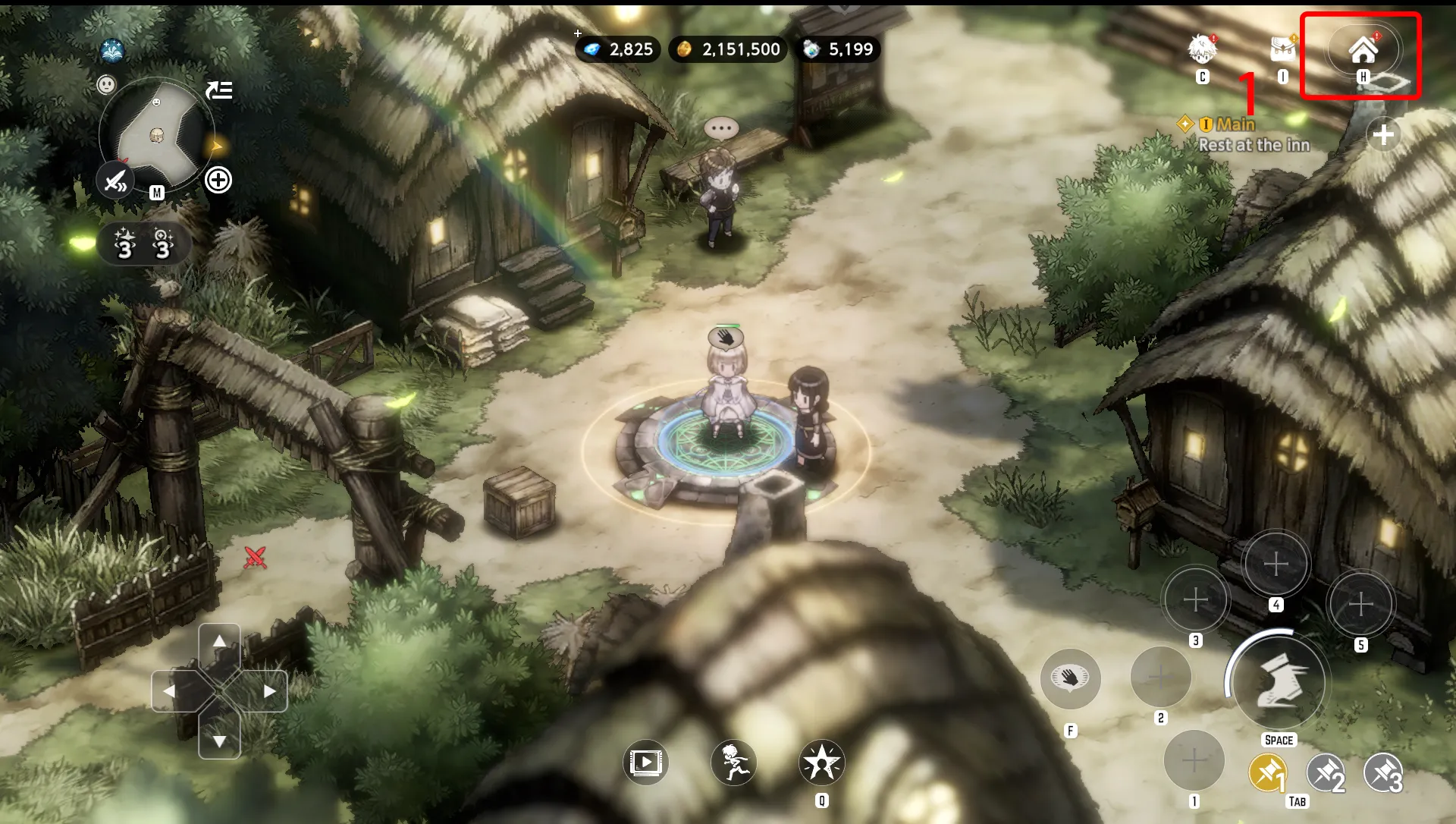Viewport: 1456px width, 824px height.
Task: Activate the winged boot dash skill
Action: 1279,681
